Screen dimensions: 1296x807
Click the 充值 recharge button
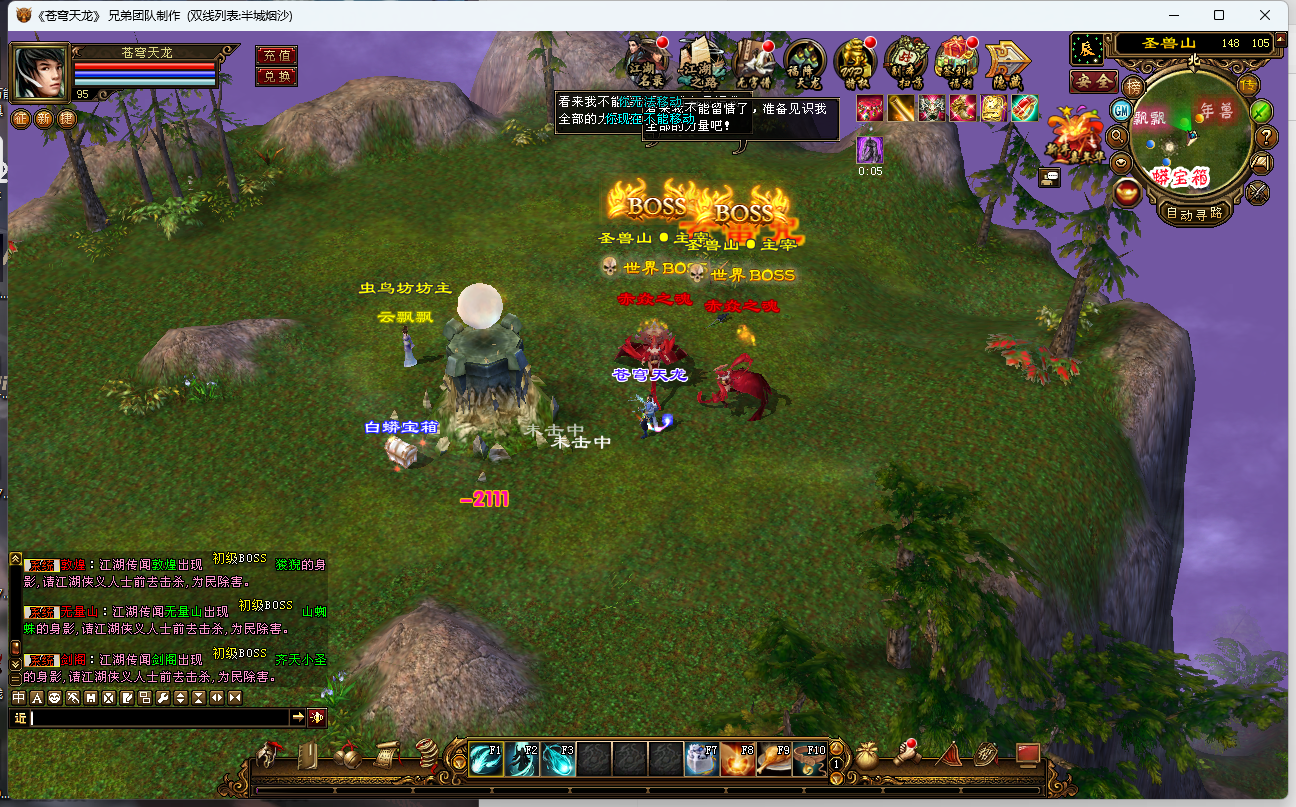point(276,55)
